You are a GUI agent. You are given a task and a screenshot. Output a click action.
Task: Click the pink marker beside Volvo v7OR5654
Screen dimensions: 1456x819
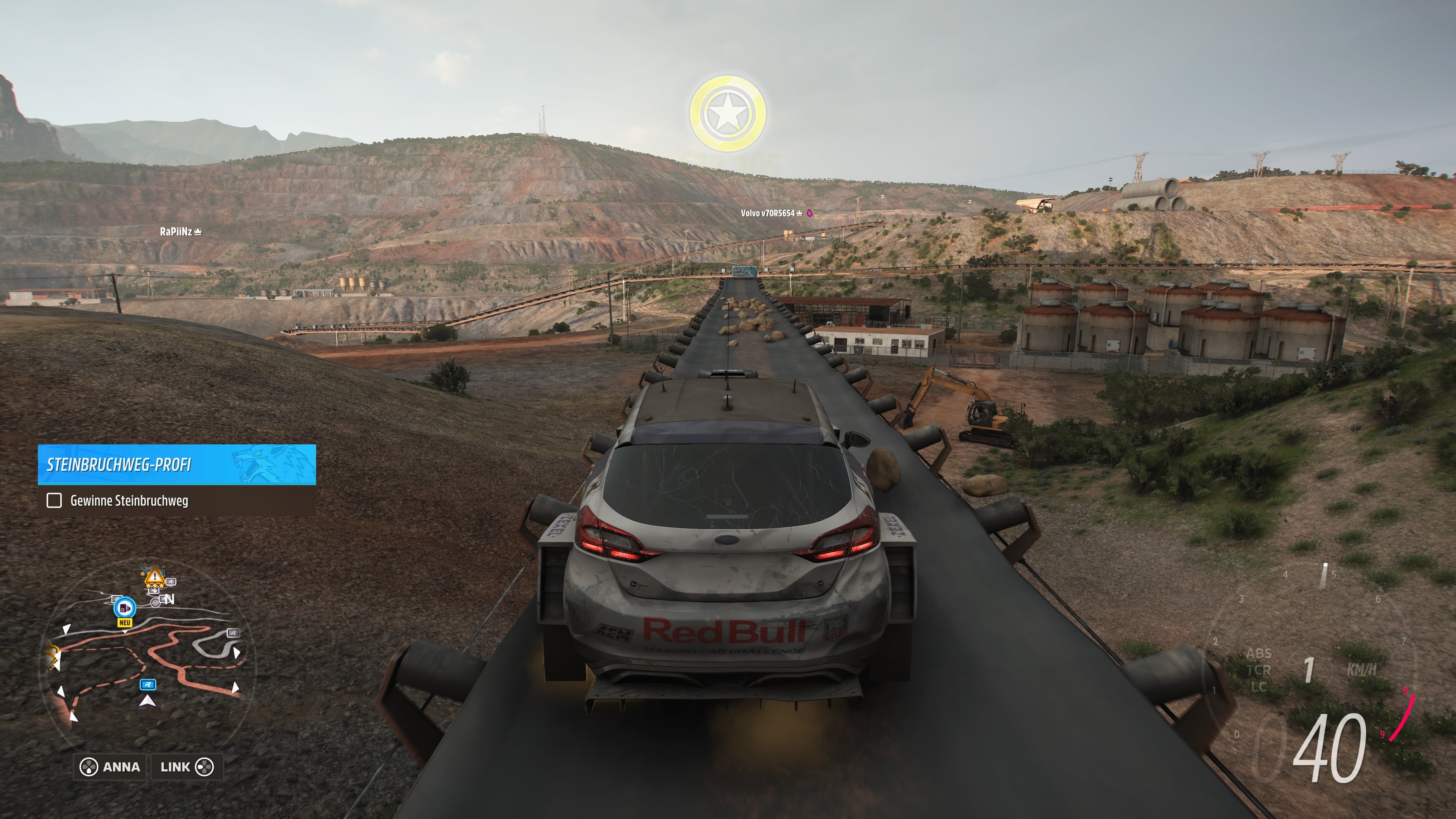pyautogui.click(x=810, y=213)
